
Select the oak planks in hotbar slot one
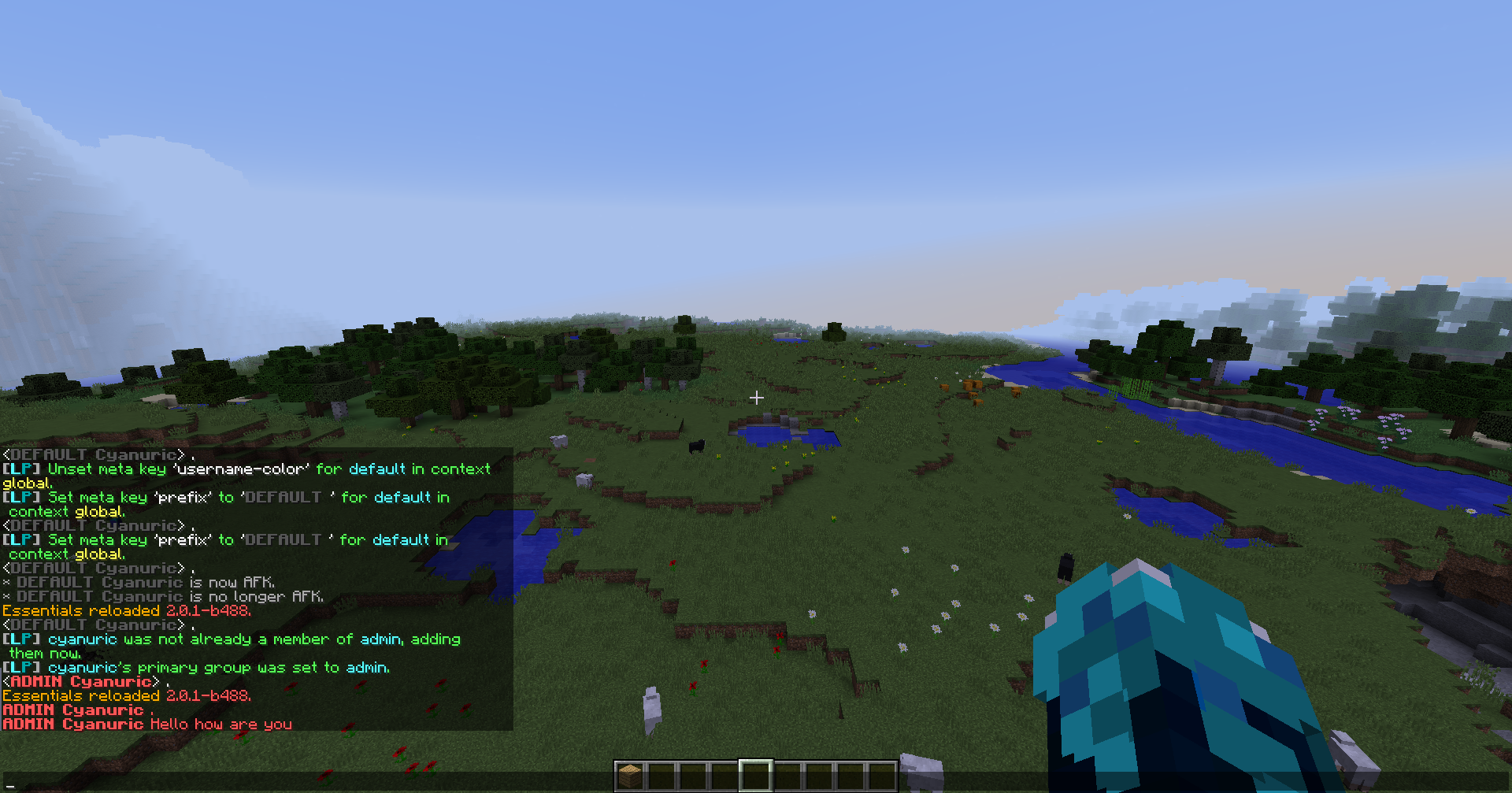pyautogui.click(x=630, y=773)
